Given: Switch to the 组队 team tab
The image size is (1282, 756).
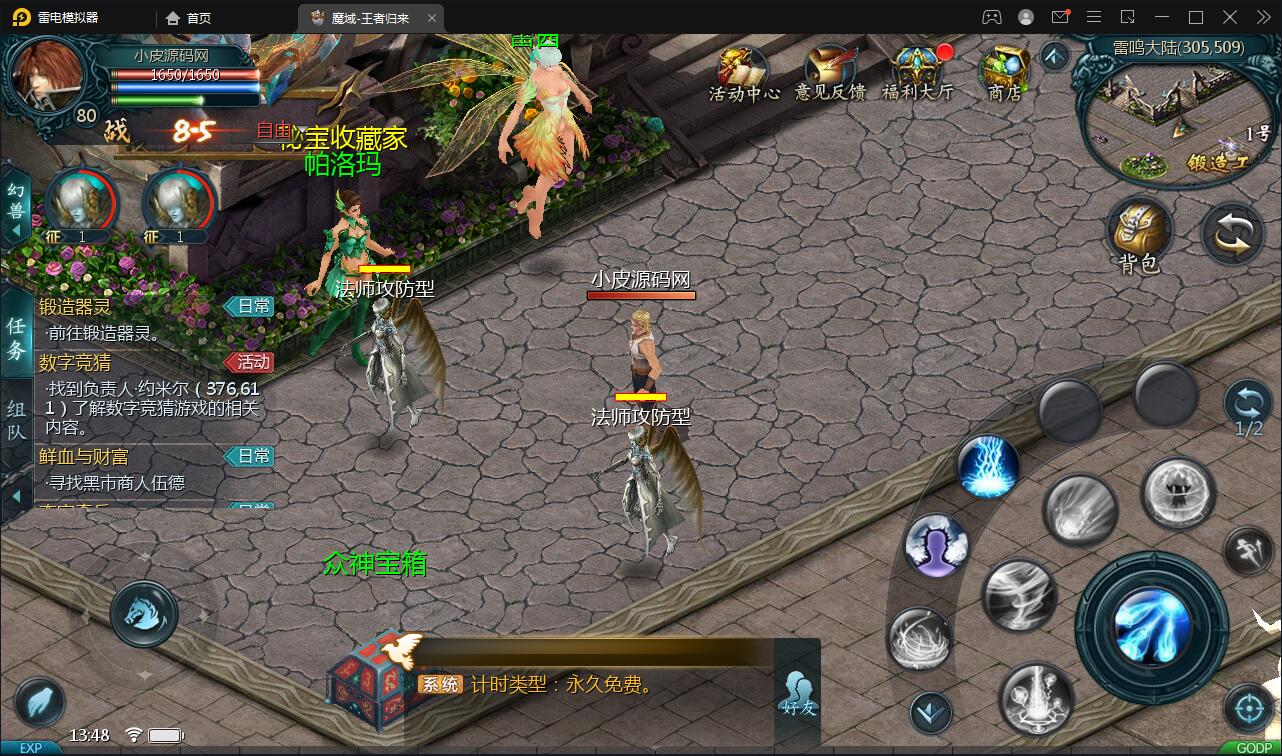Looking at the screenshot, I should [x=17, y=421].
